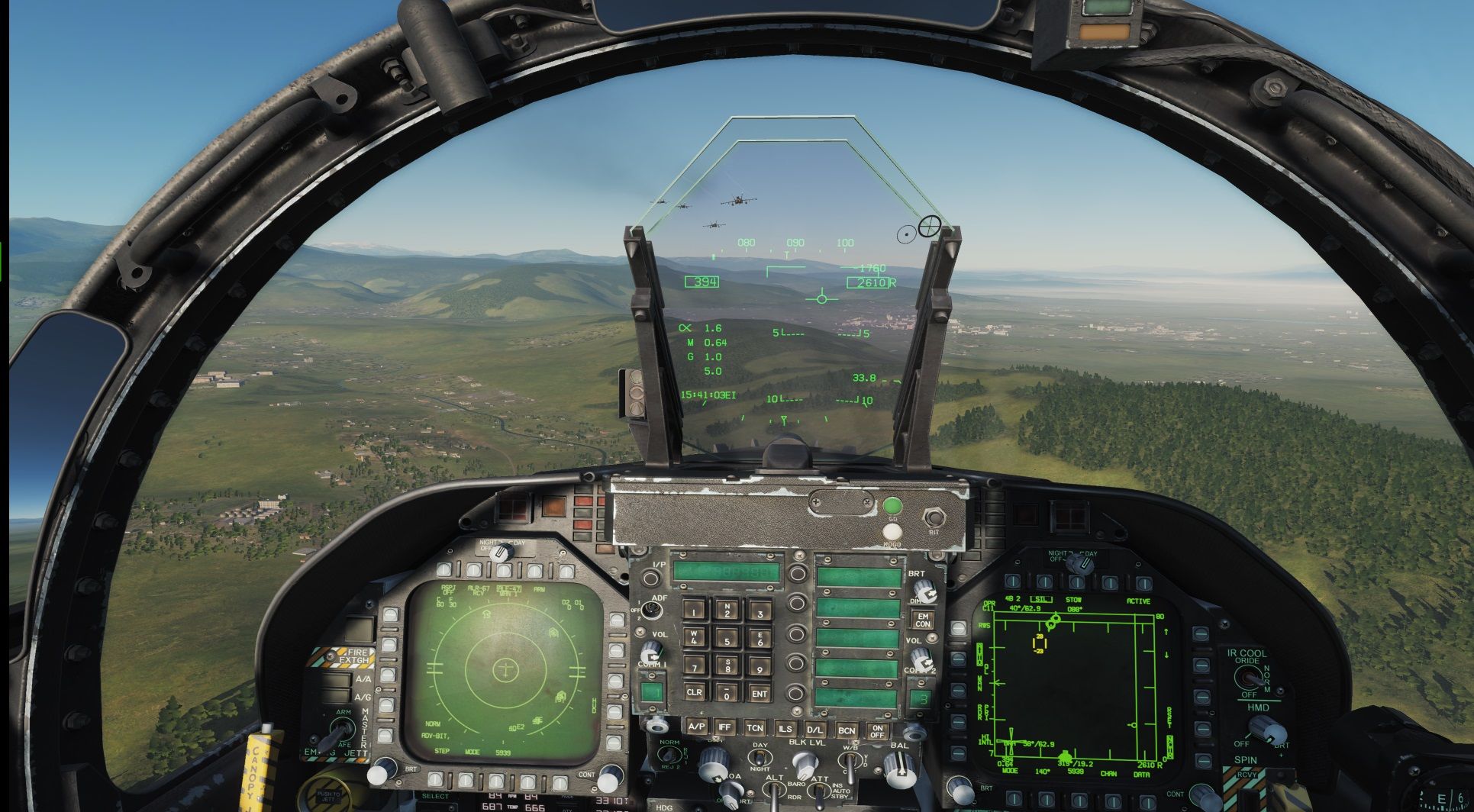1474x812 pixels.
Task: Click the green GO light on the BIT panel
Action: click(x=892, y=506)
